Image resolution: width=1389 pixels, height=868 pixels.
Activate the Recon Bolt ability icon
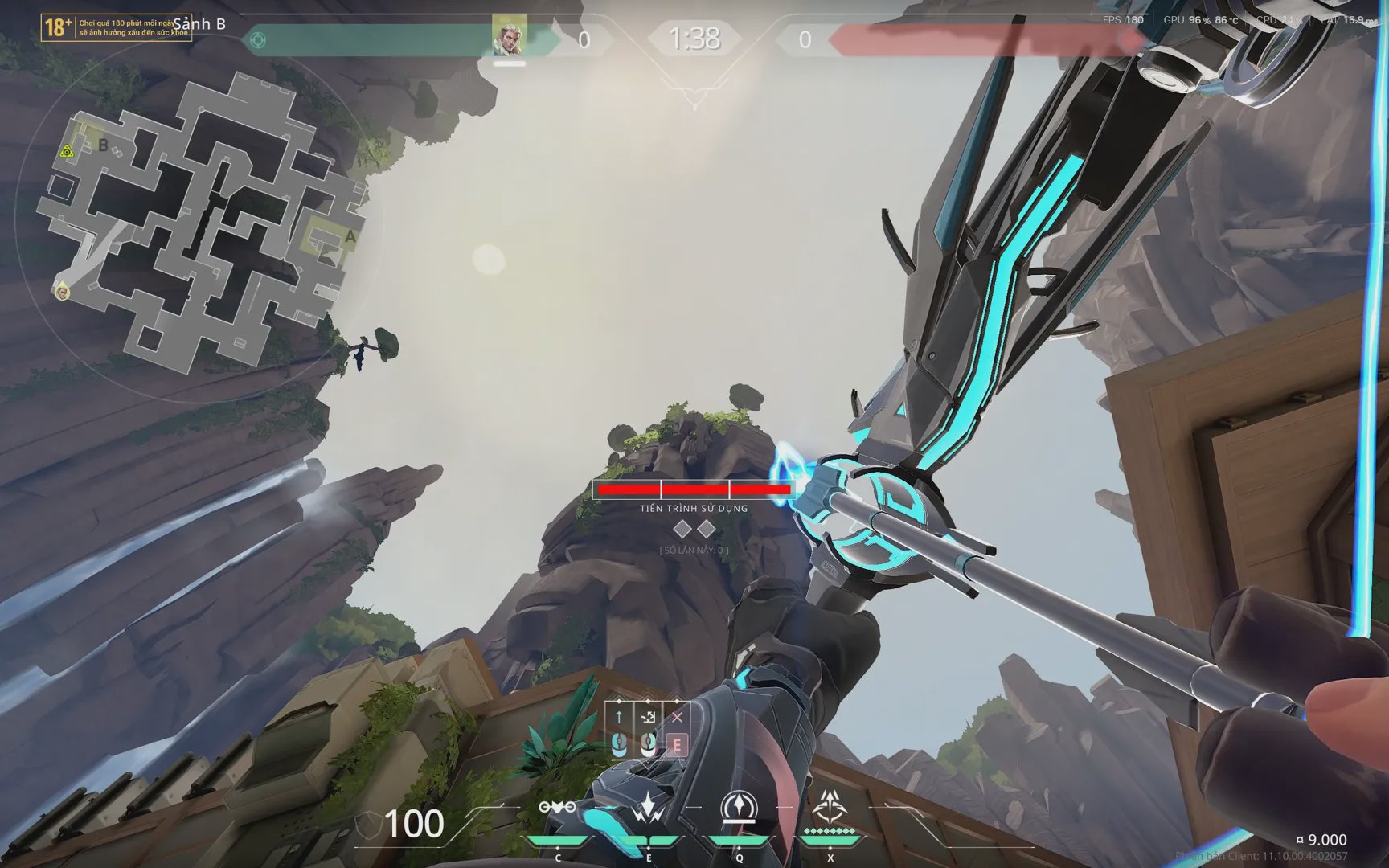pos(648,807)
